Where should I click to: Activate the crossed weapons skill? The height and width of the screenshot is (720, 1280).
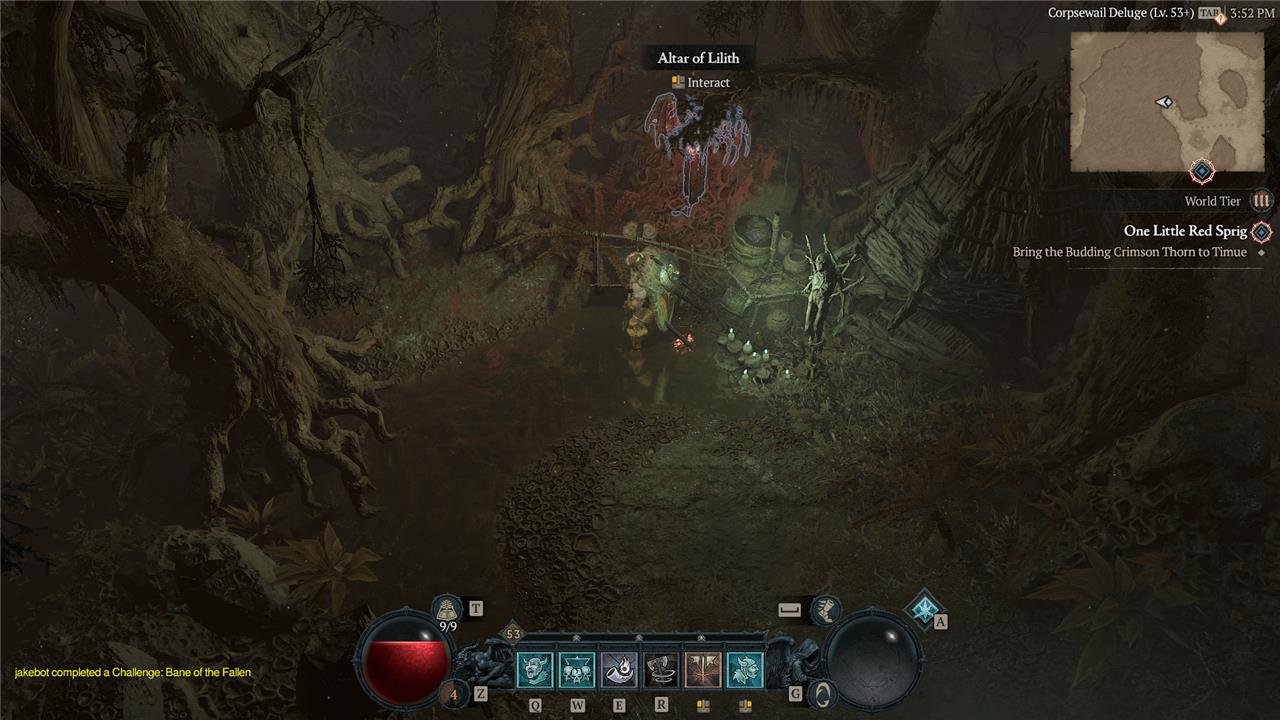[703, 670]
